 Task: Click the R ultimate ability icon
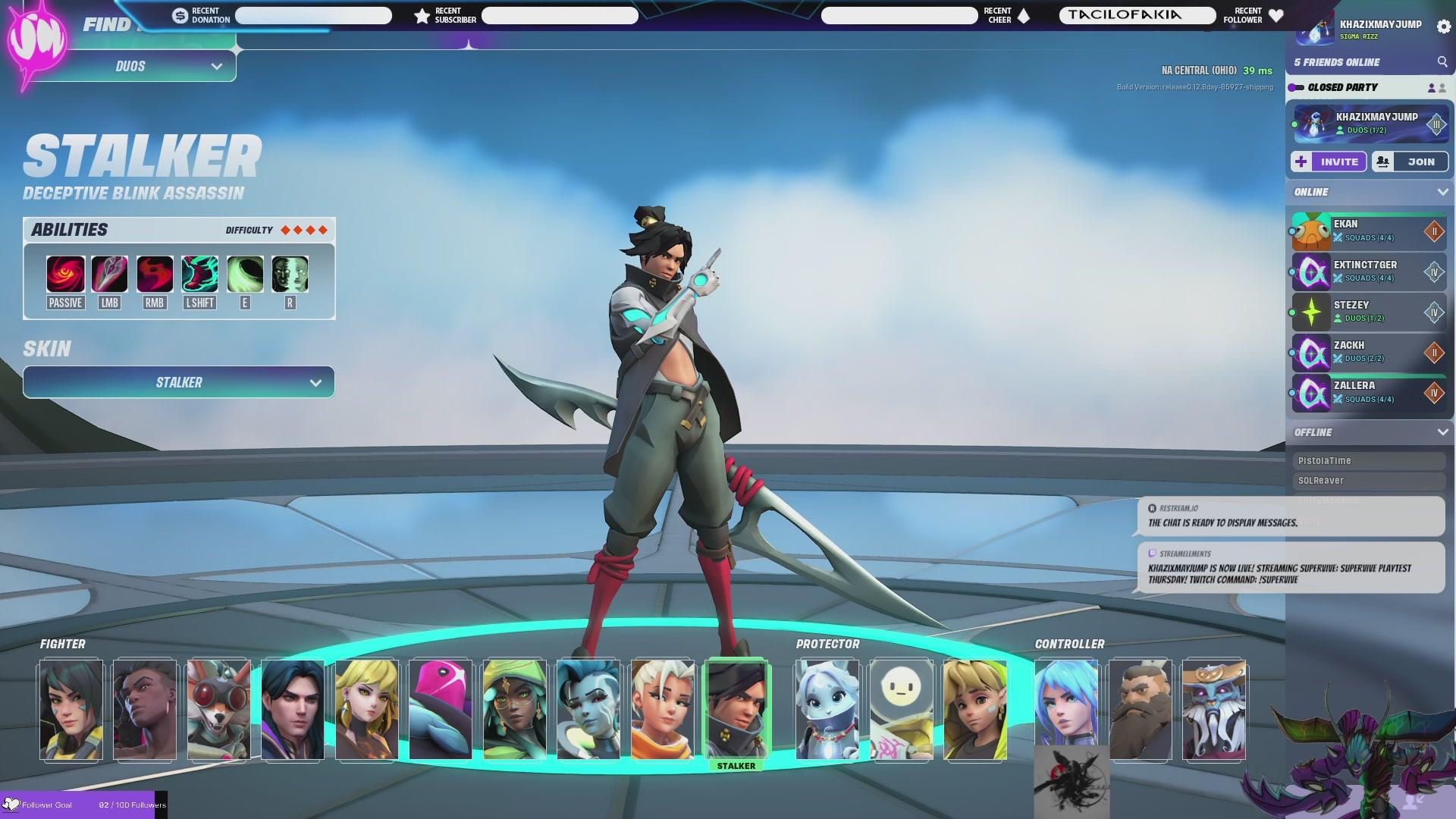pyautogui.click(x=288, y=275)
